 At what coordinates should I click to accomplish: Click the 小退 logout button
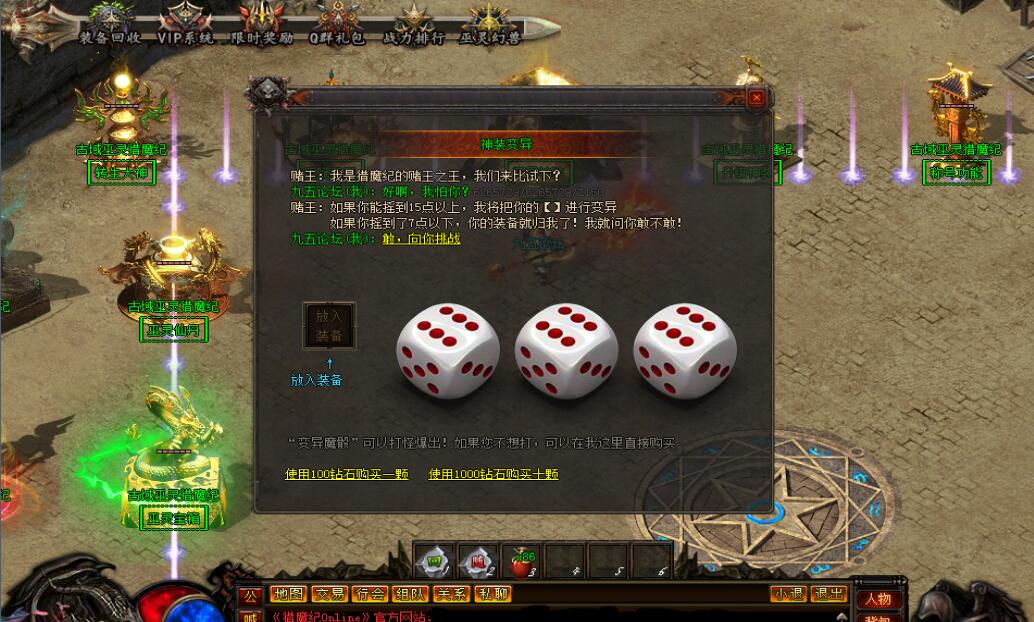pos(788,594)
